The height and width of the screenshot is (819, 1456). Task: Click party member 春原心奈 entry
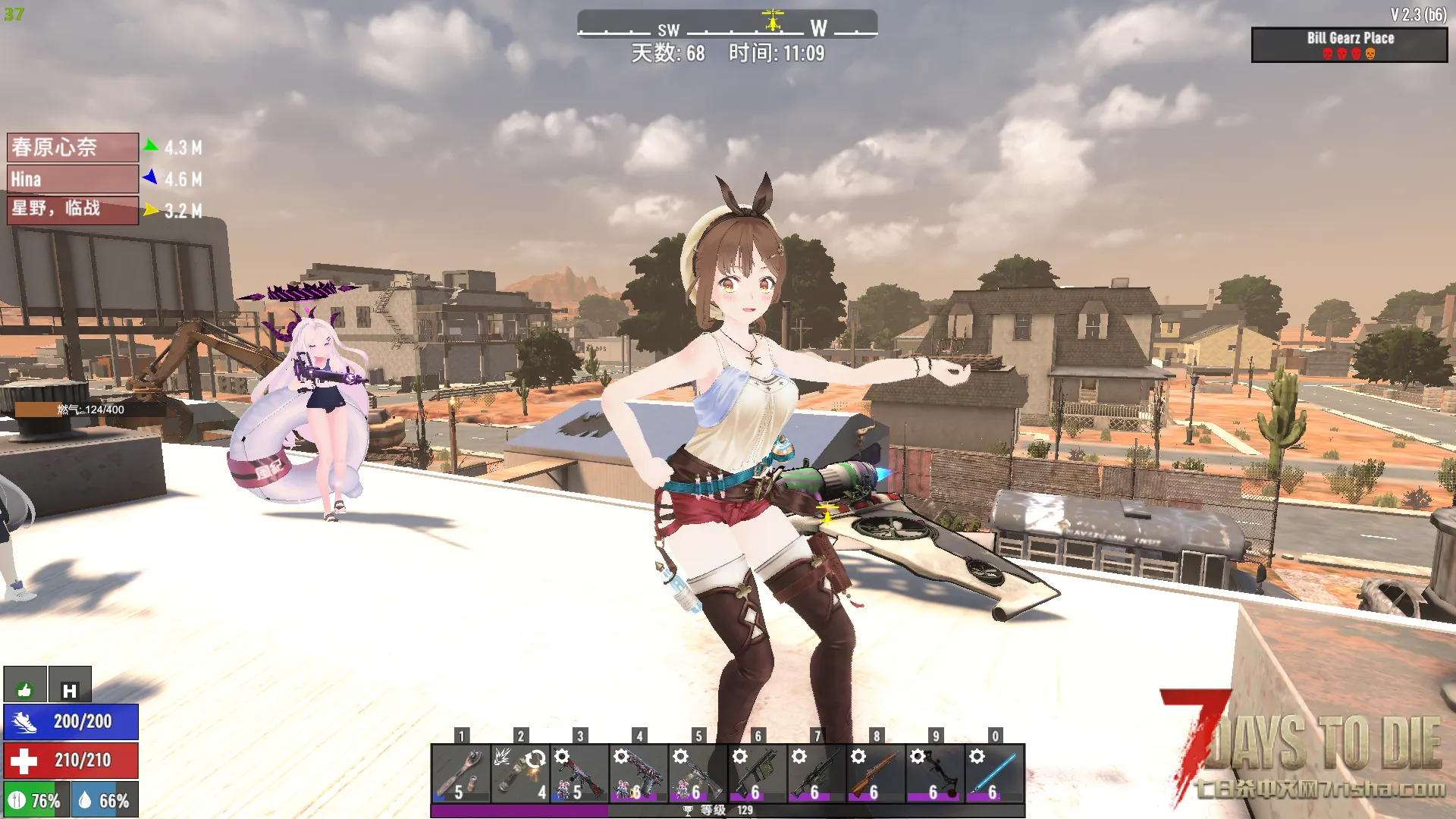73,147
